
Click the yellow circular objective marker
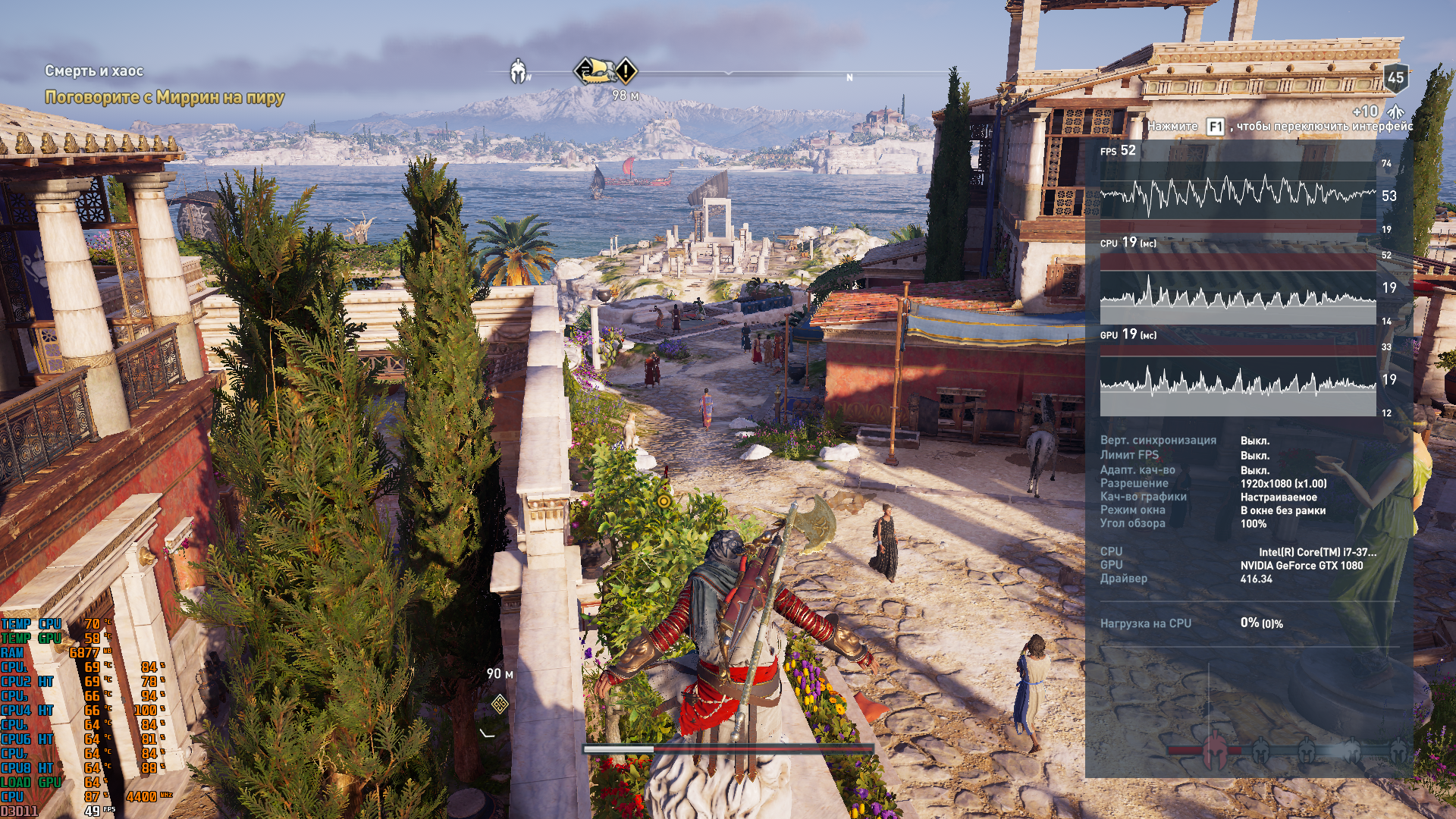tap(664, 500)
